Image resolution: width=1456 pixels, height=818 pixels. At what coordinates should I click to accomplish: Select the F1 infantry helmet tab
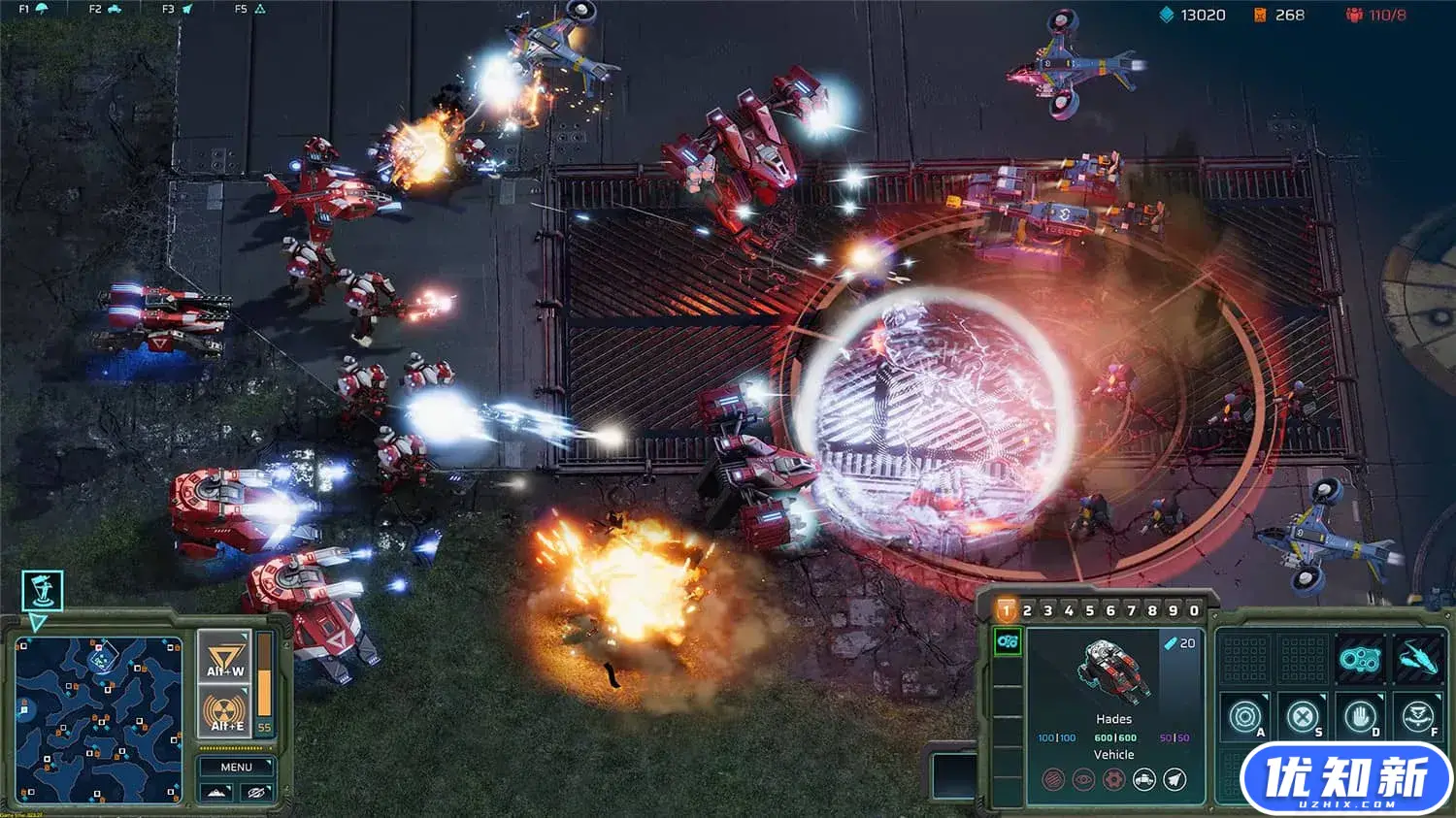pos(34,9)
